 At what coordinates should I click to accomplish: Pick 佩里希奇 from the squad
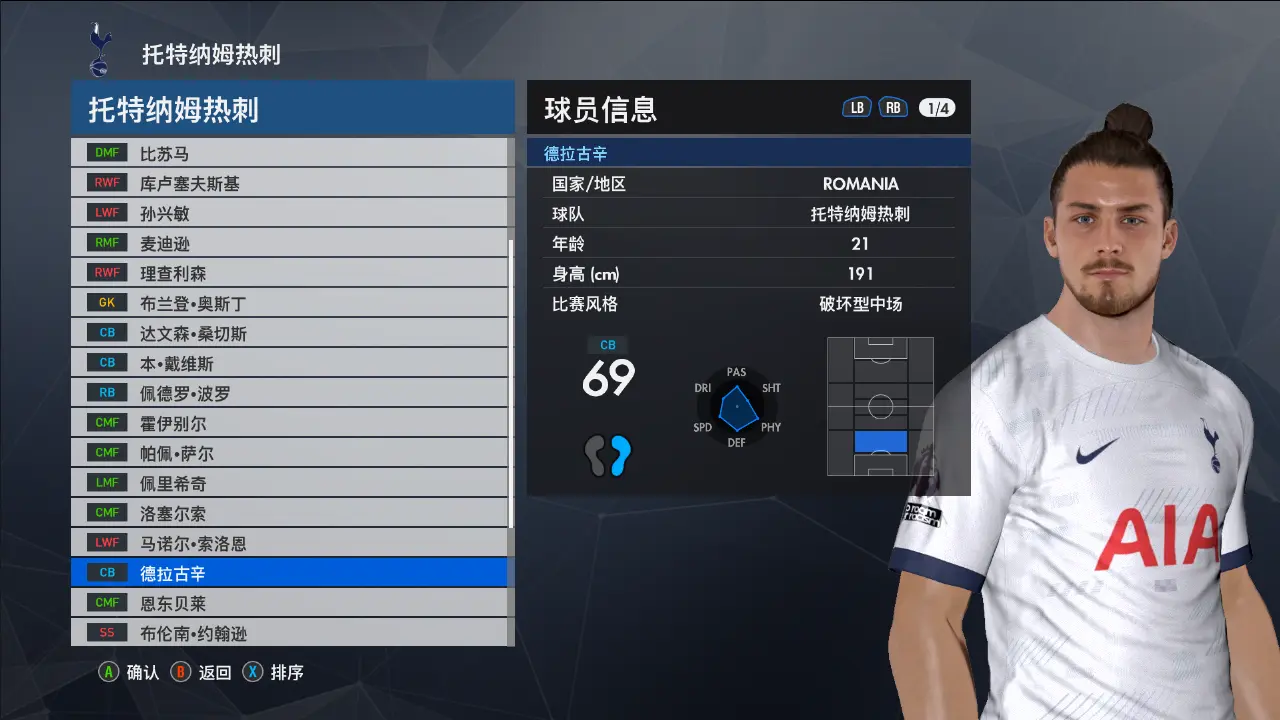290,484
